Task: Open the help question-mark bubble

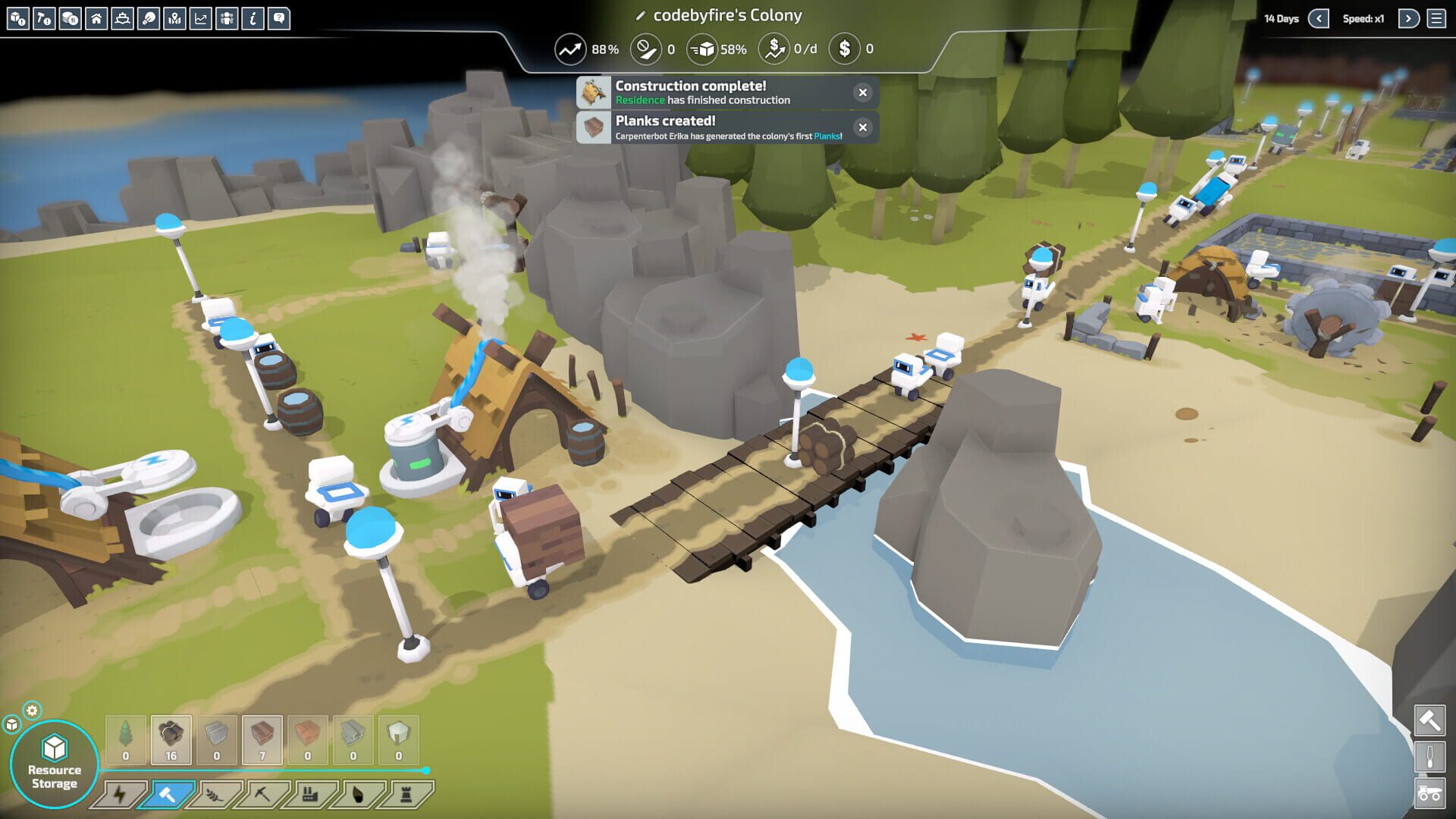Action: pyautogui.click(x=279, y=19)
